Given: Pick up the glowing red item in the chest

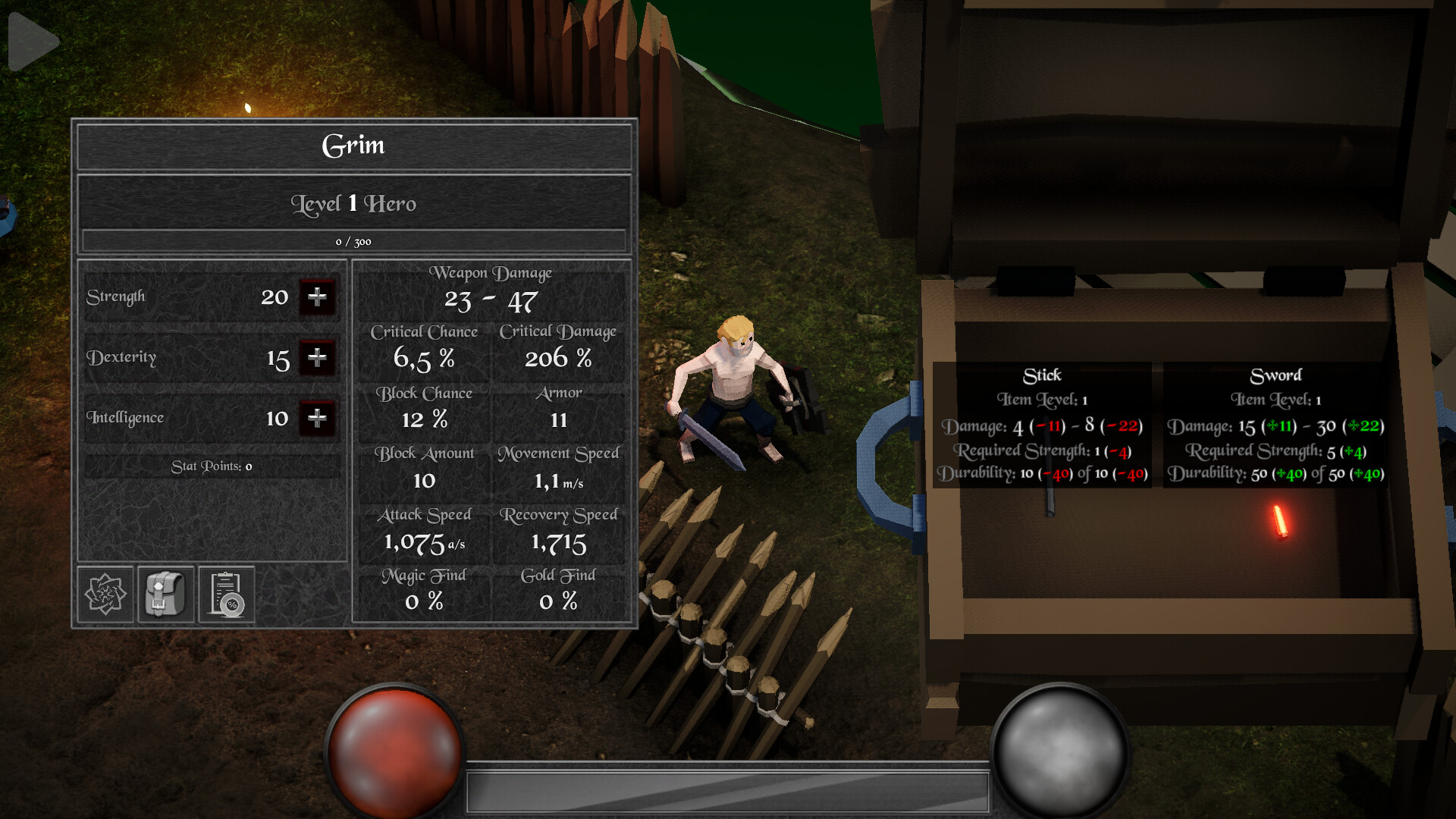Looking at the screenshot, I should pyautogui.click(x=1280, y=522).
